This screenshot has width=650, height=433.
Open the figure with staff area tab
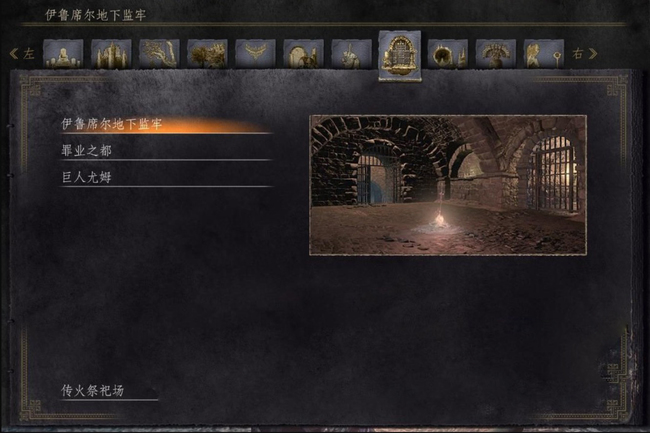coord(543,54)
